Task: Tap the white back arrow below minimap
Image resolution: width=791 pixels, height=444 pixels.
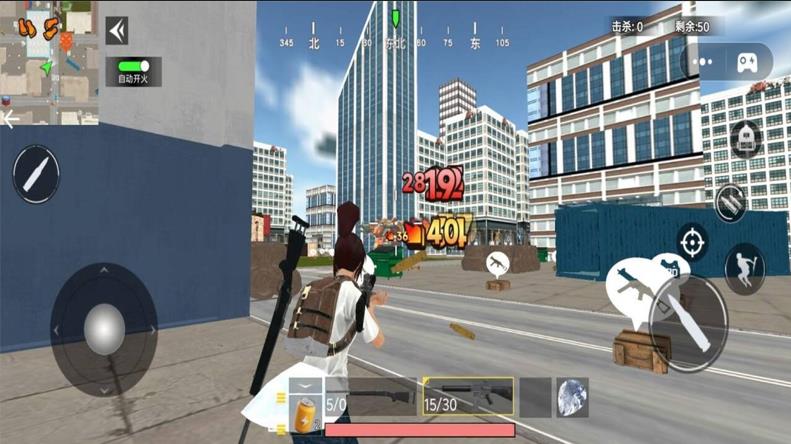Action: point(11,120)
